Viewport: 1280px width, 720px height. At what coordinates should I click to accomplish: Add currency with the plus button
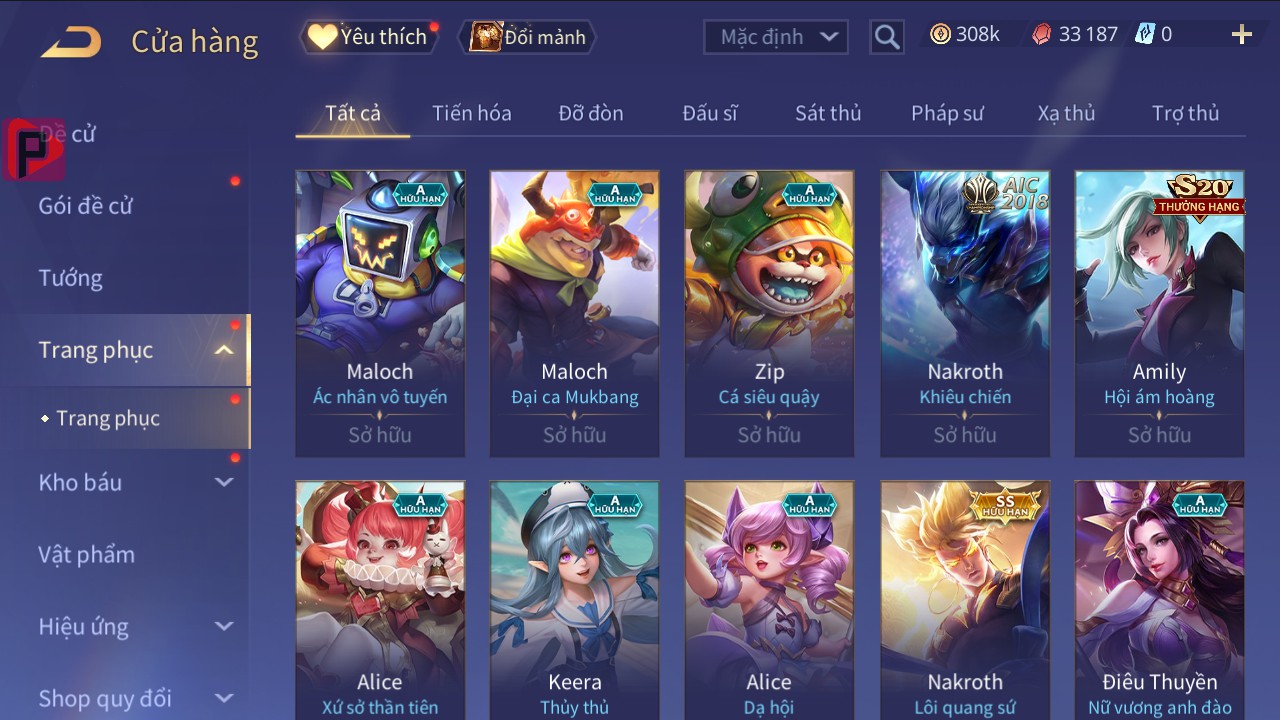[x=1241, y=35]
